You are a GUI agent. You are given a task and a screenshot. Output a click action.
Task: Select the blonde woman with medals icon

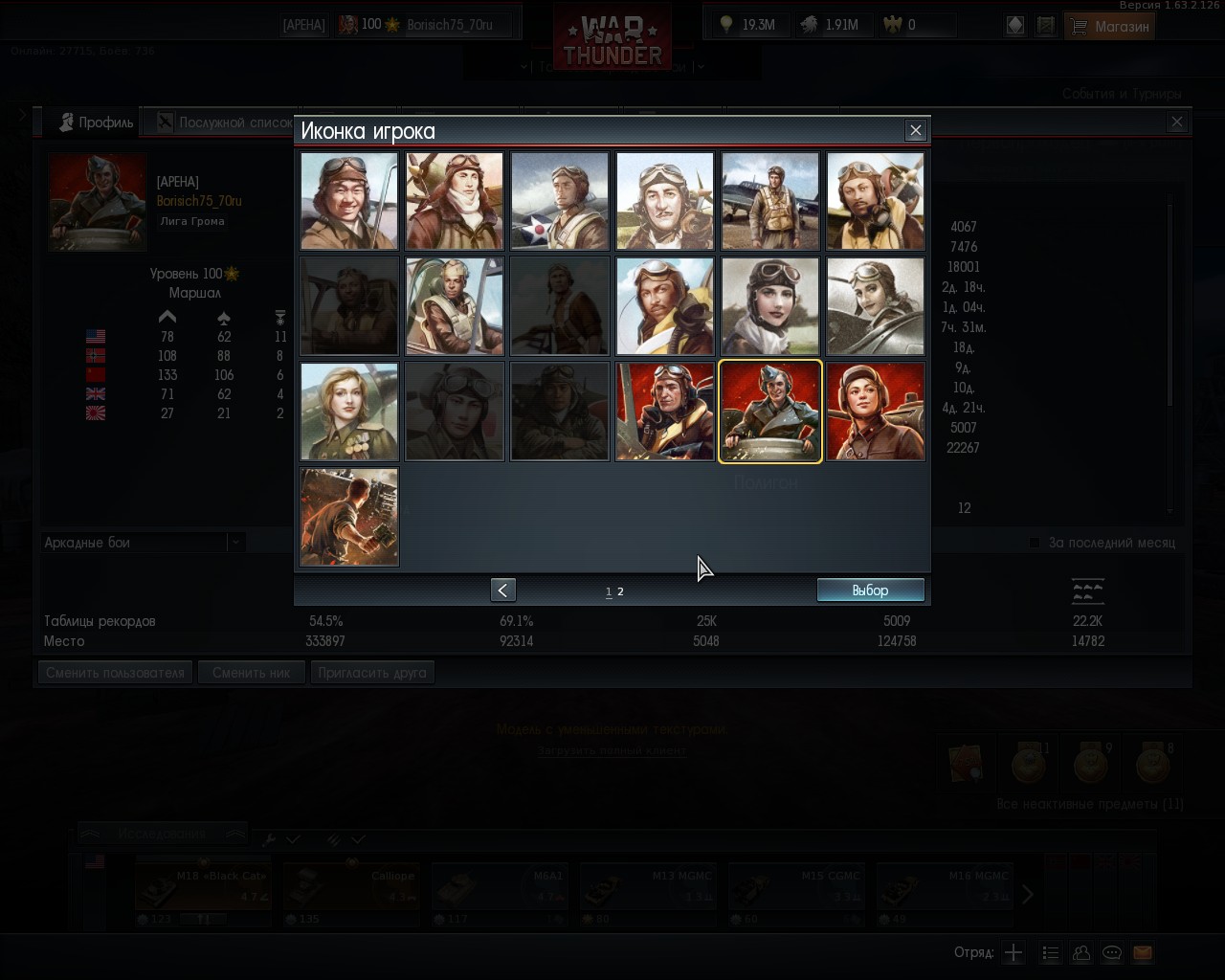[349, 412]
